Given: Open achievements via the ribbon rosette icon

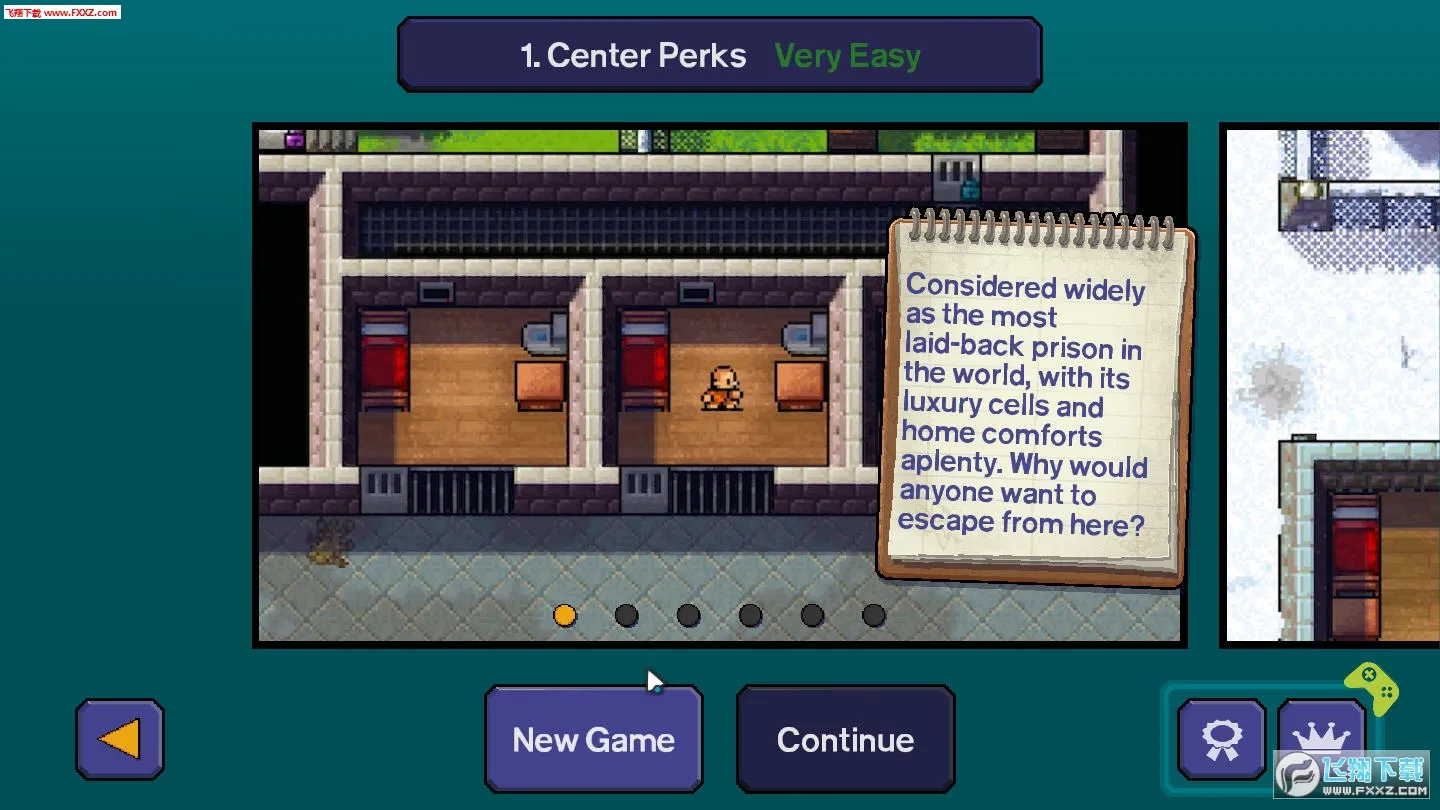Looking at the screenshot, I should tap(1219, 739).
